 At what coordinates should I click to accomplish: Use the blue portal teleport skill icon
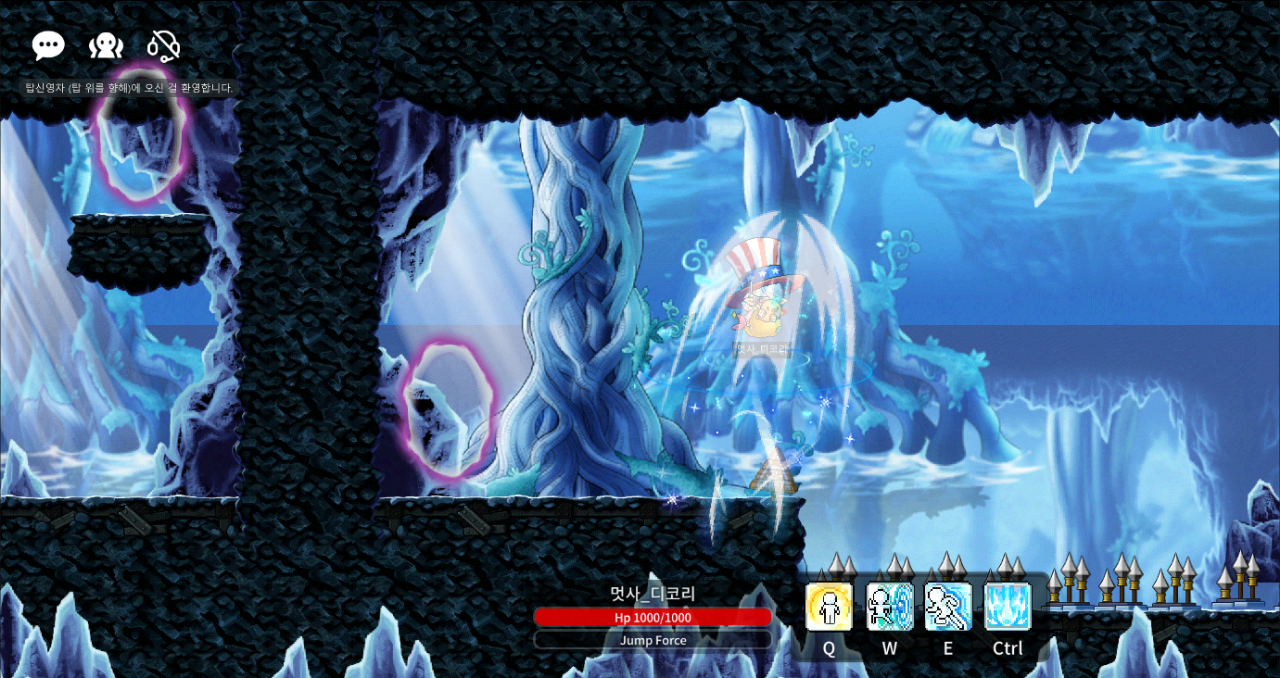pos(889,607)
